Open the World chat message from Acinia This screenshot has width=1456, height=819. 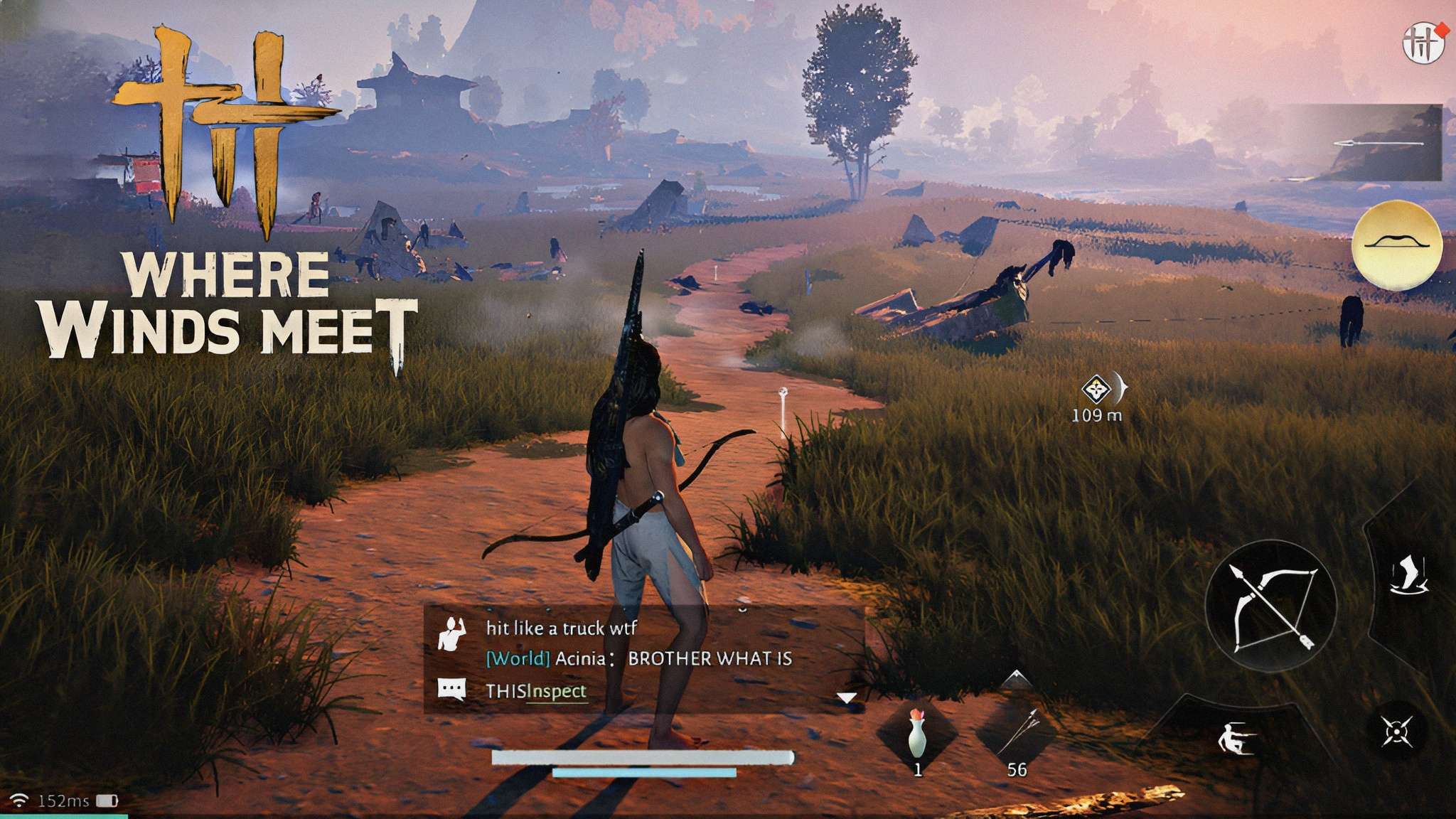pyautogui.click(x=638, y=659)
